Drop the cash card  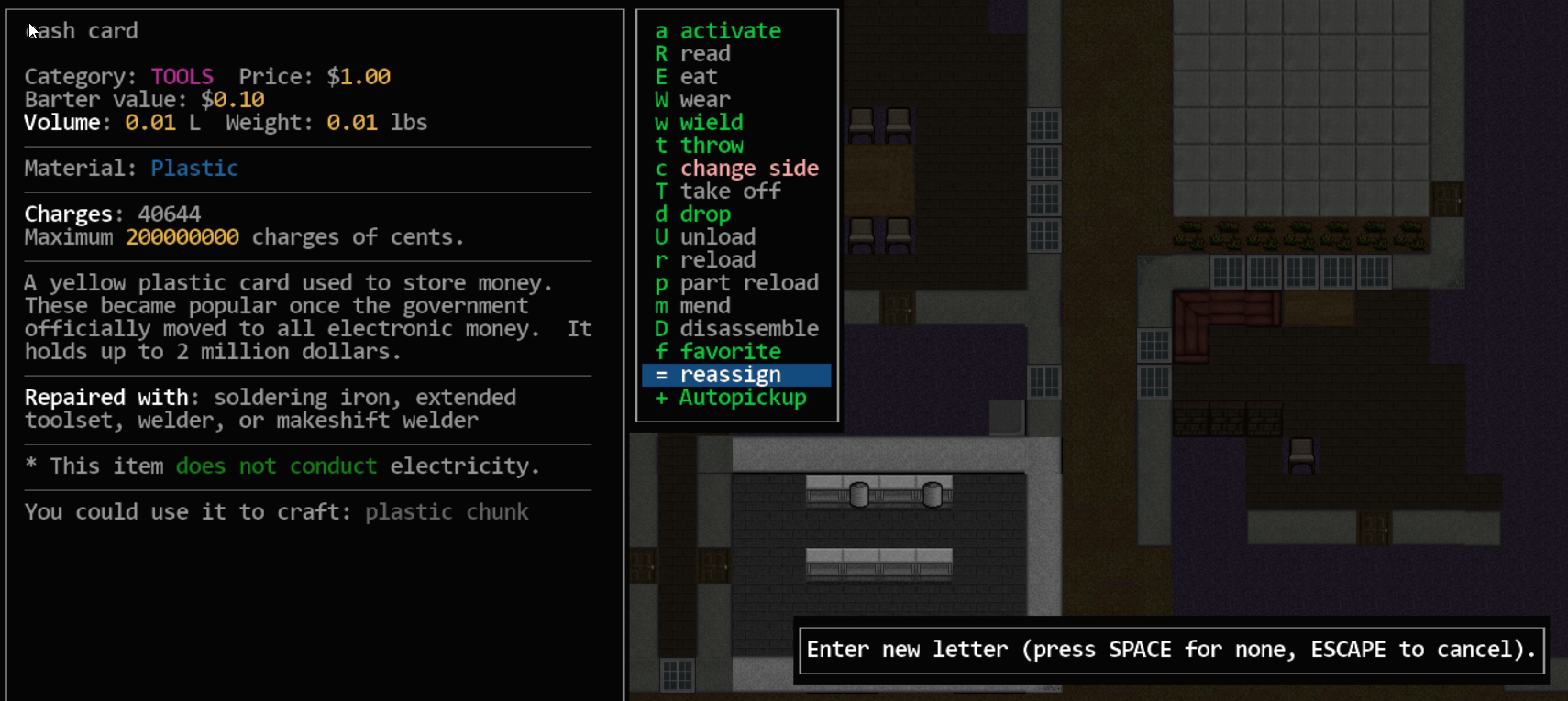click(704, 214)
